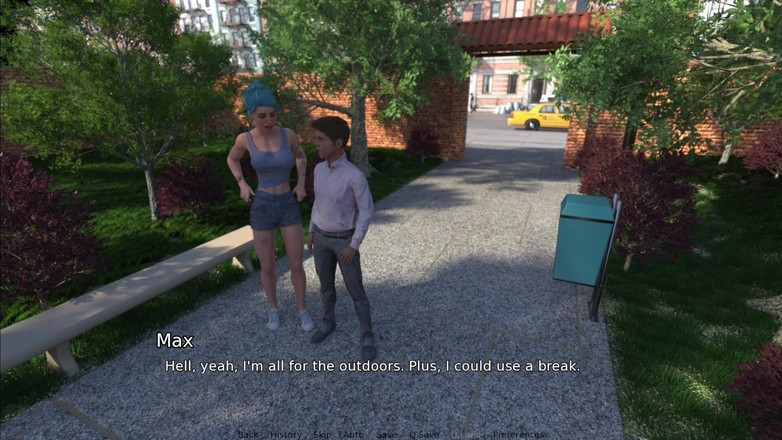The image size is (782, 440).
Task: Open the dialogue History log
Action: (285, 435)
